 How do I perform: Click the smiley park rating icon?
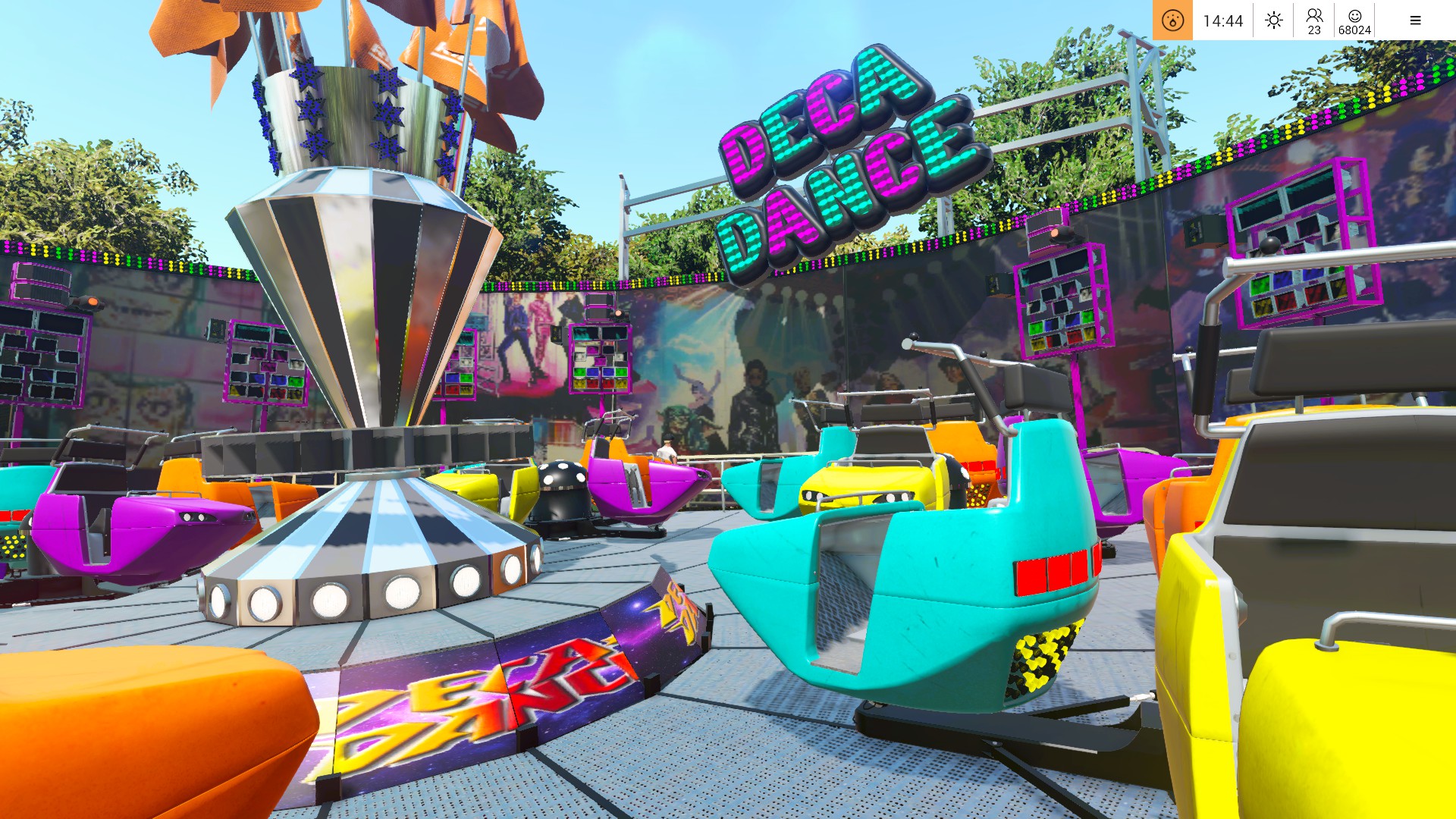1354,20
